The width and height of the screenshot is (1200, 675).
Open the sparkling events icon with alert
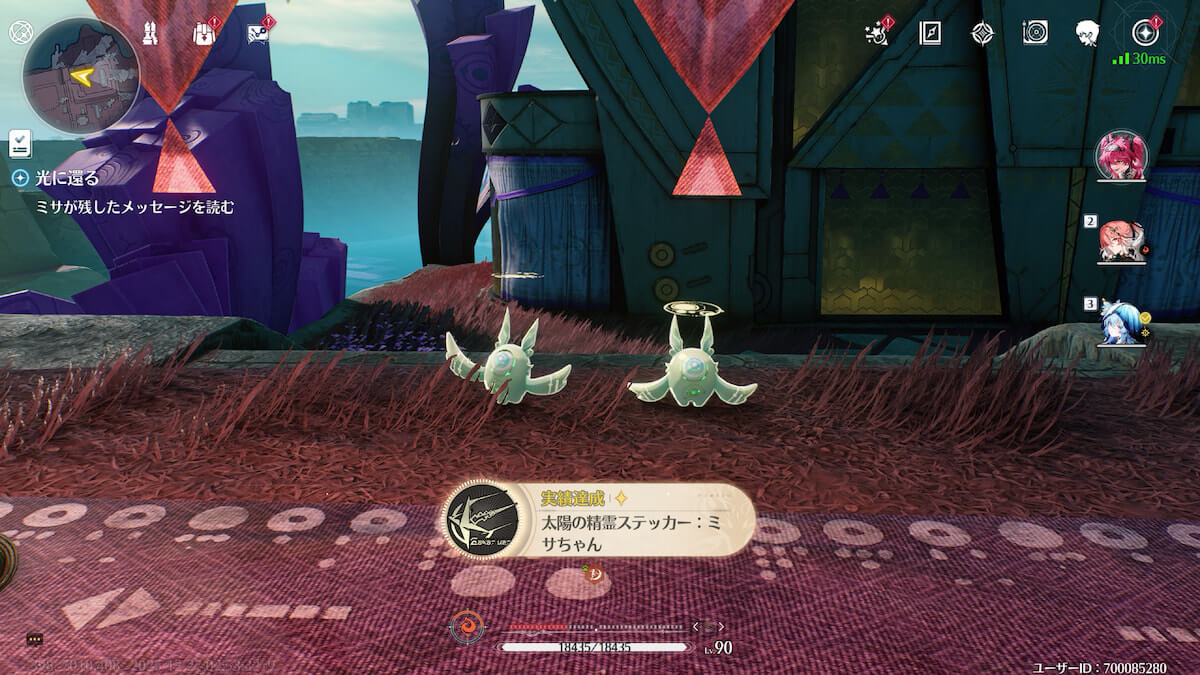[877, 33]
